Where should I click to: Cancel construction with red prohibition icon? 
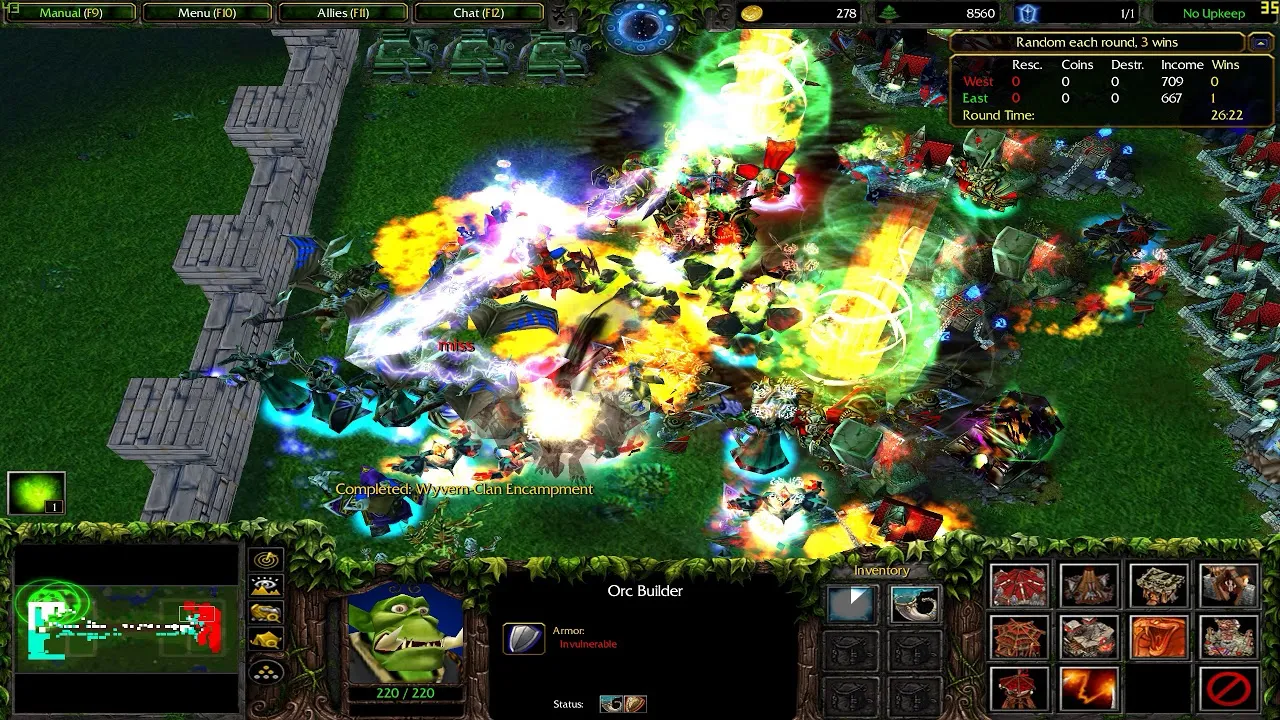tap(1228, 690)
